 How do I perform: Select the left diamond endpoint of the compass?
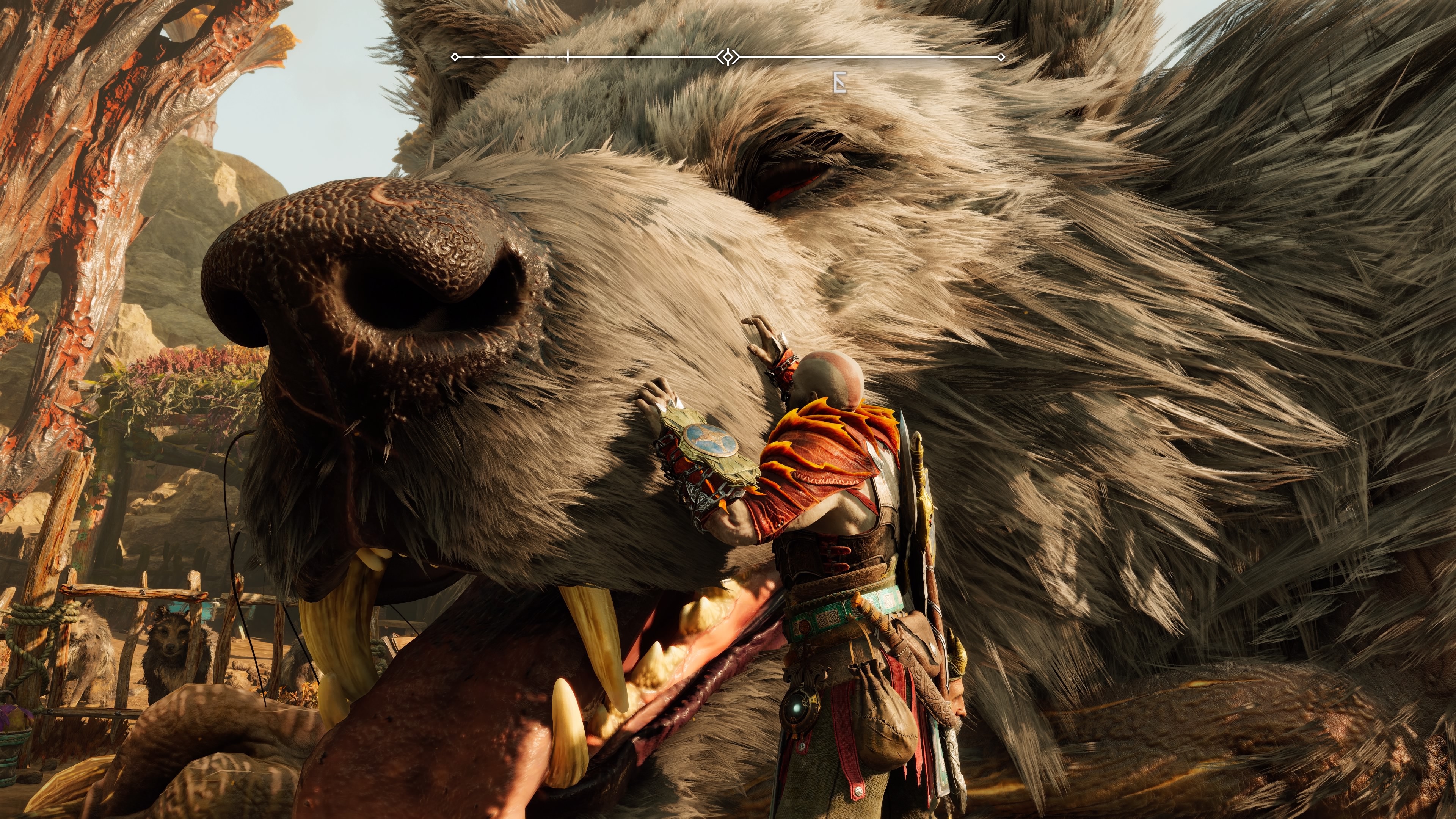pos(455,56)
